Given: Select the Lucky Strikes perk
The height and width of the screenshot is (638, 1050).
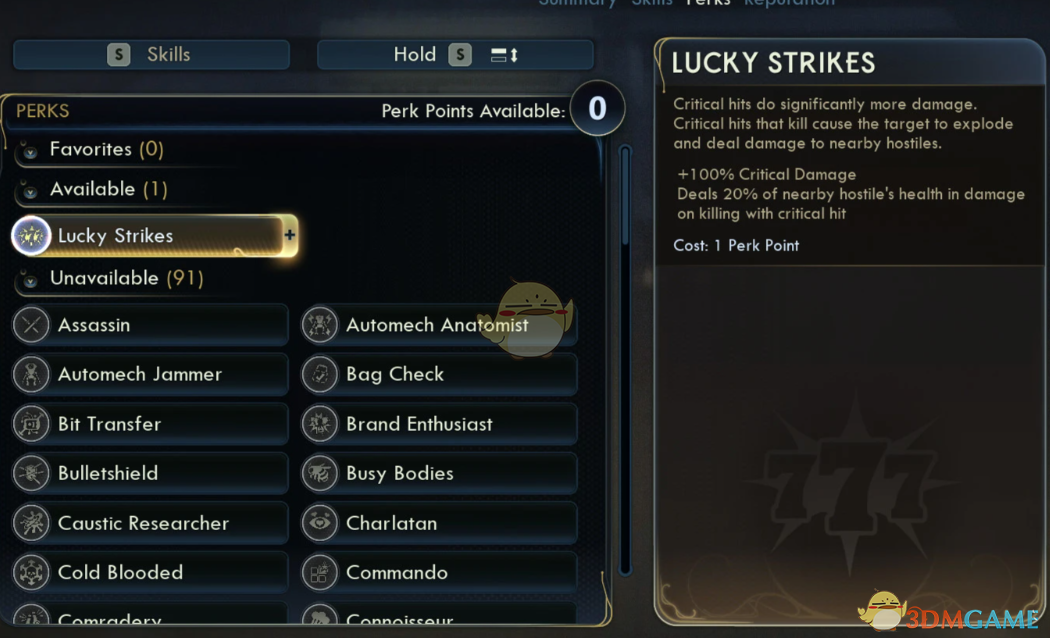Looking at the screenshot, I should pos(150,236).
